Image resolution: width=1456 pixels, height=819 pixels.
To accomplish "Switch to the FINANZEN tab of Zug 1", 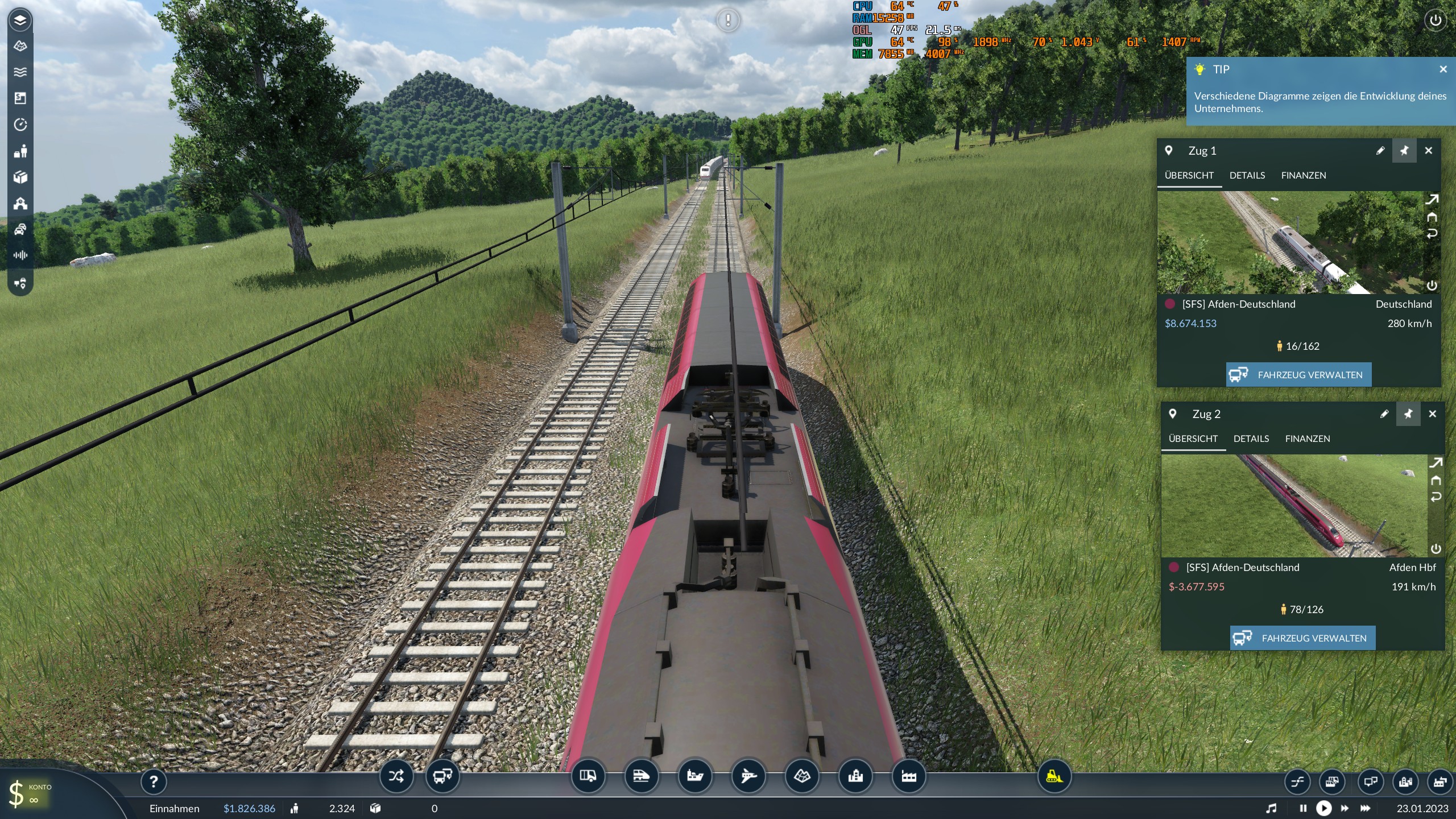I will pyautogui.click(x=1303, y=175).
